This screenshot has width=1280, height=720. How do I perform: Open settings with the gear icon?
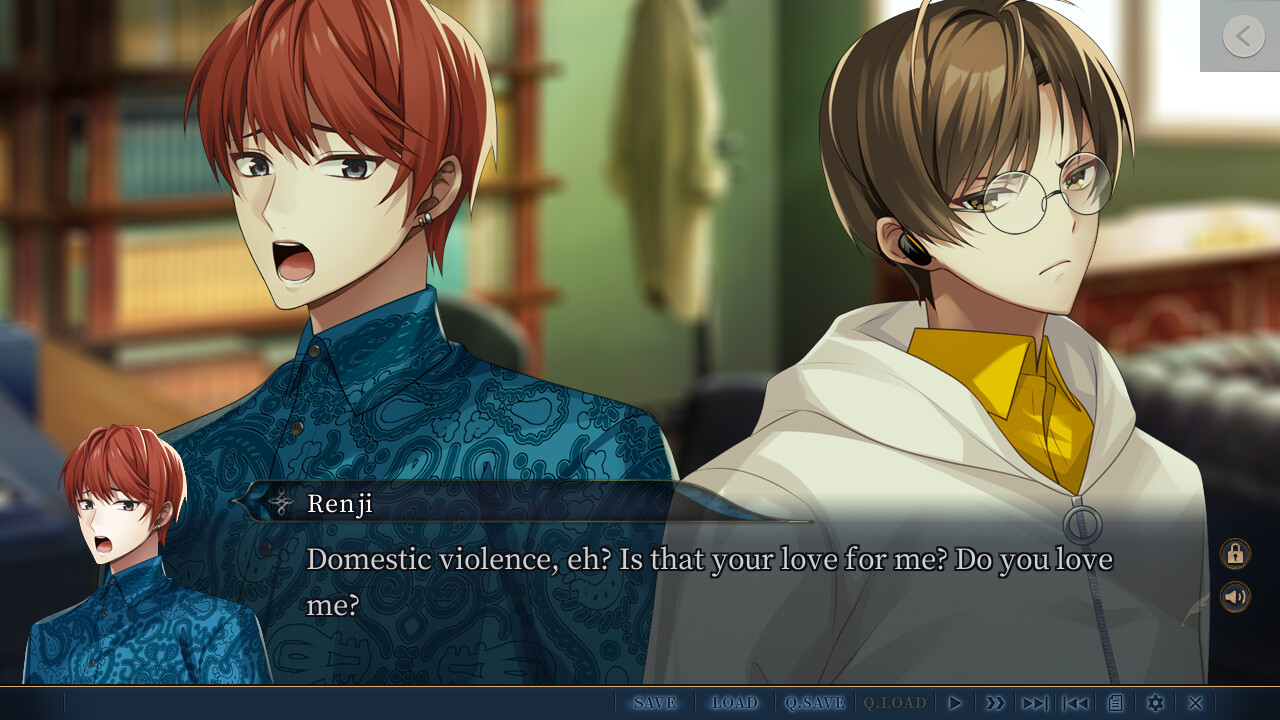pos(1155,703)
